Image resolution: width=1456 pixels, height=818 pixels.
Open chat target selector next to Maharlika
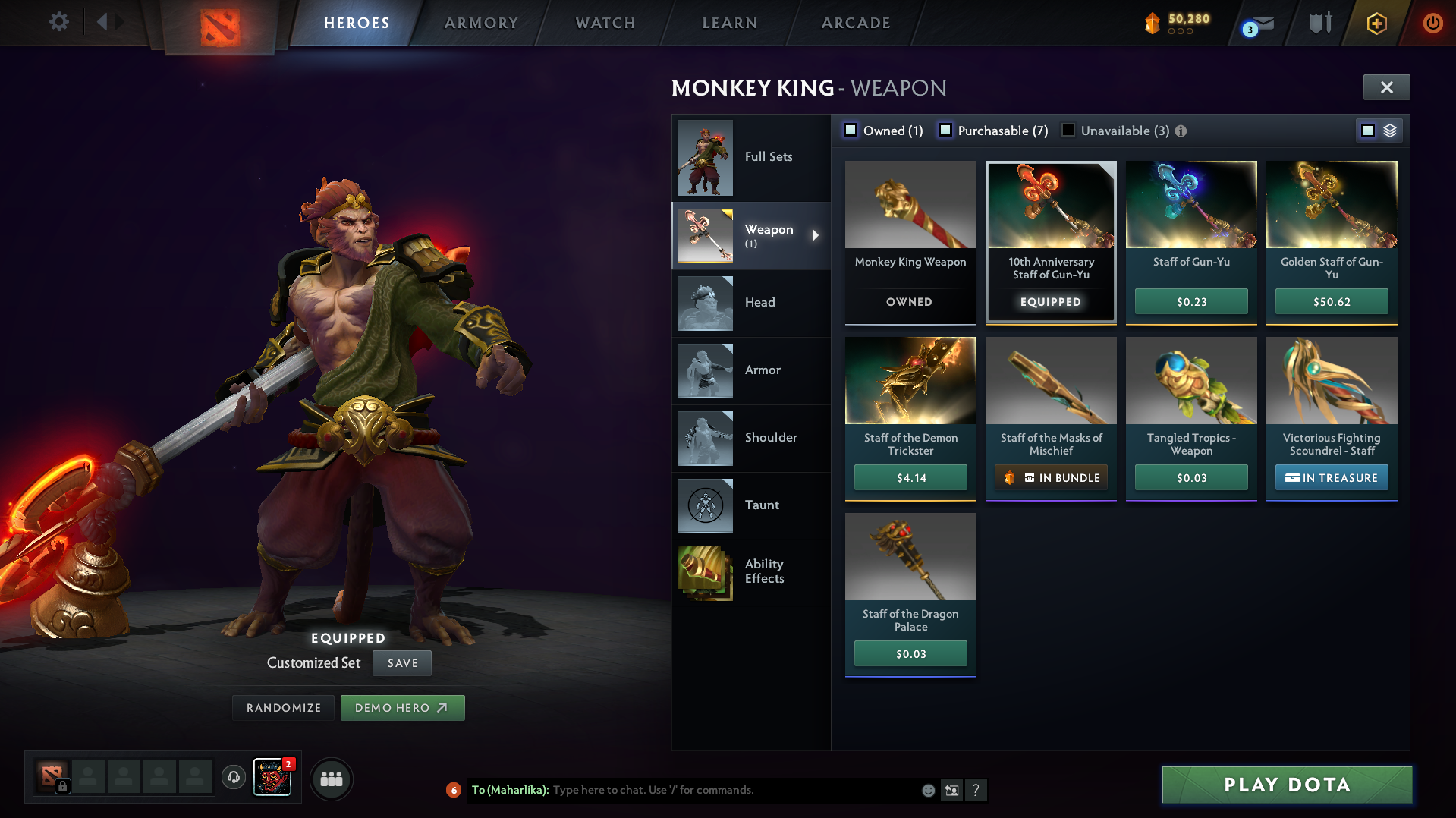click(951, 790)
